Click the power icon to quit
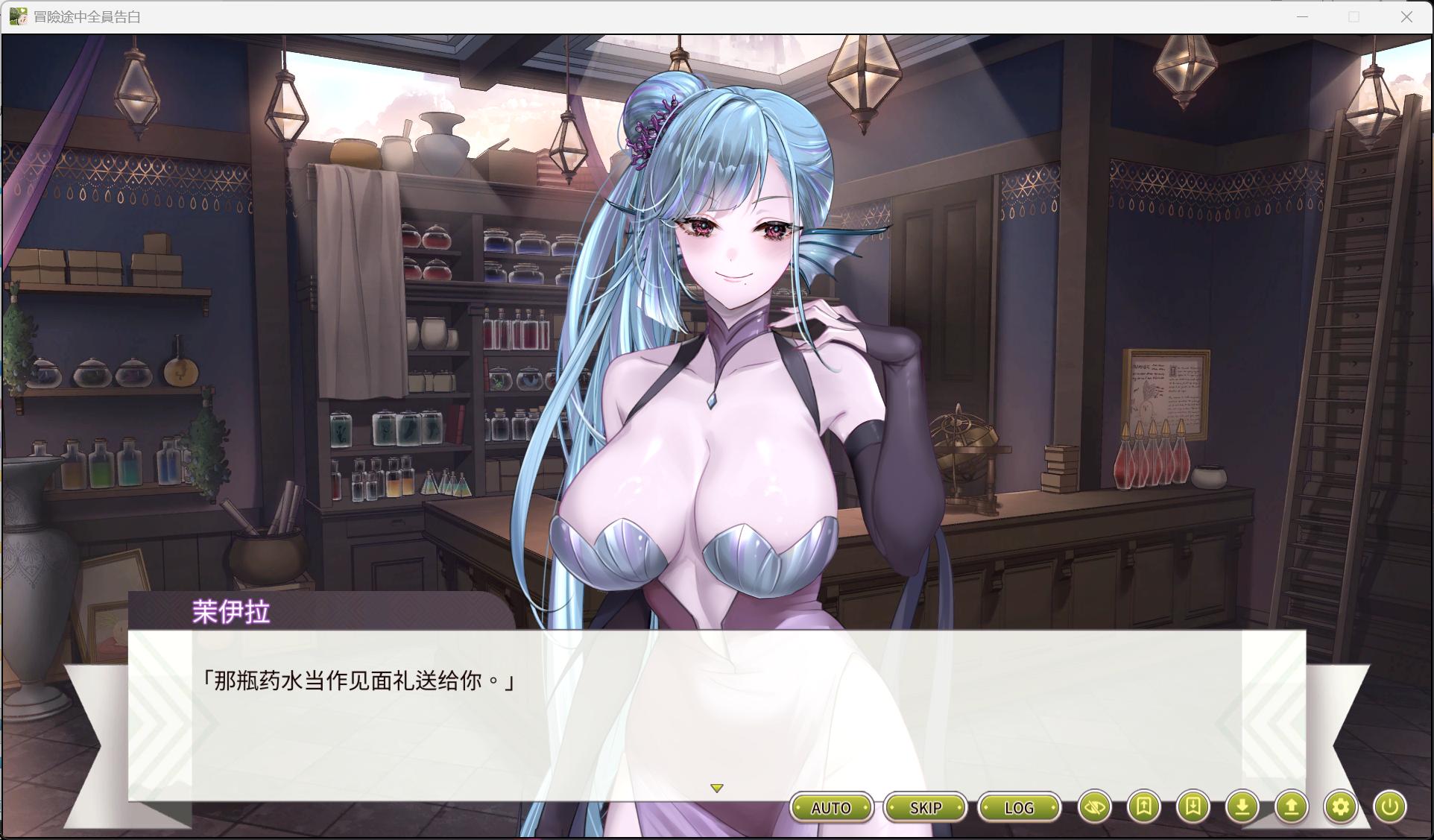Viewport: 1434px width, 840px height. (1390, 807)
